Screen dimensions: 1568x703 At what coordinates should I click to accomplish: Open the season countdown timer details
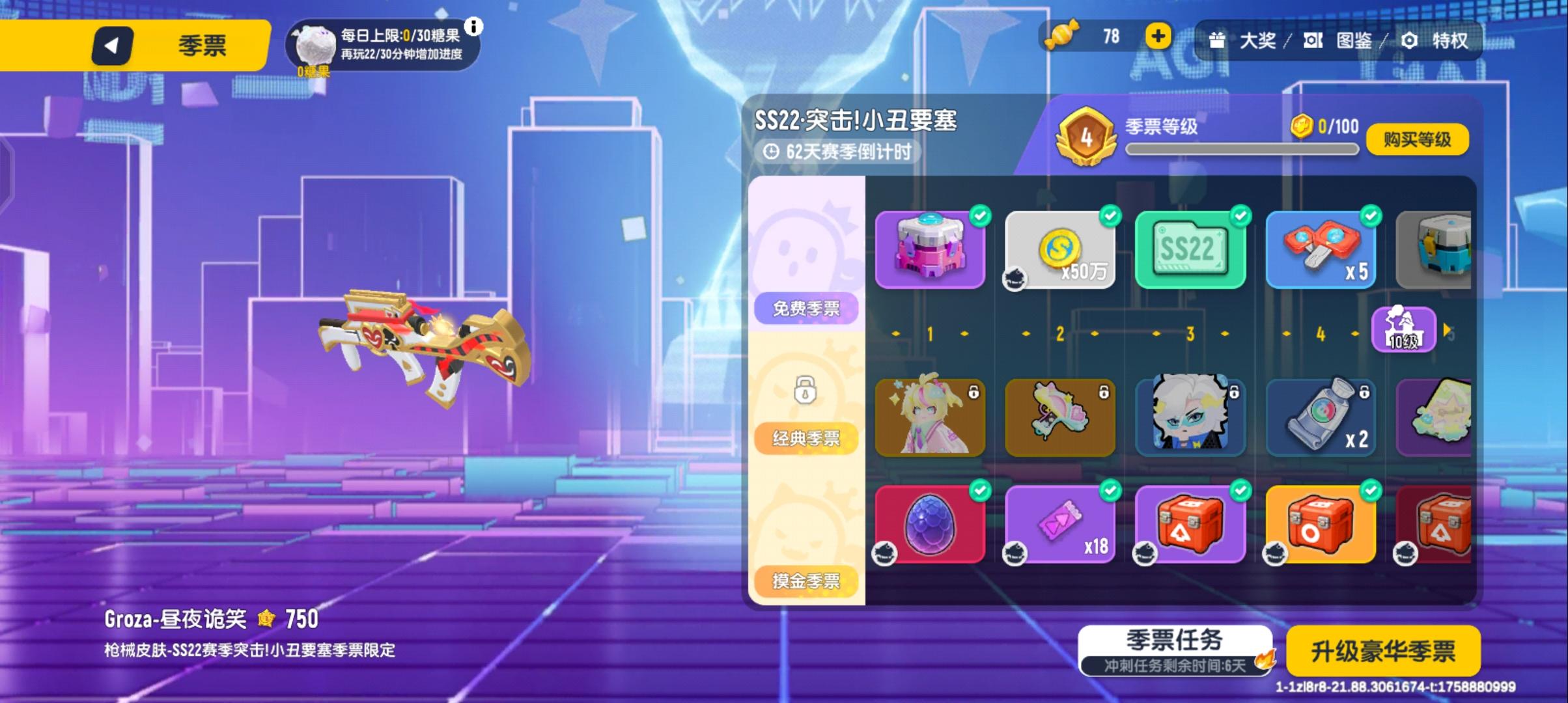click(840, 152)
